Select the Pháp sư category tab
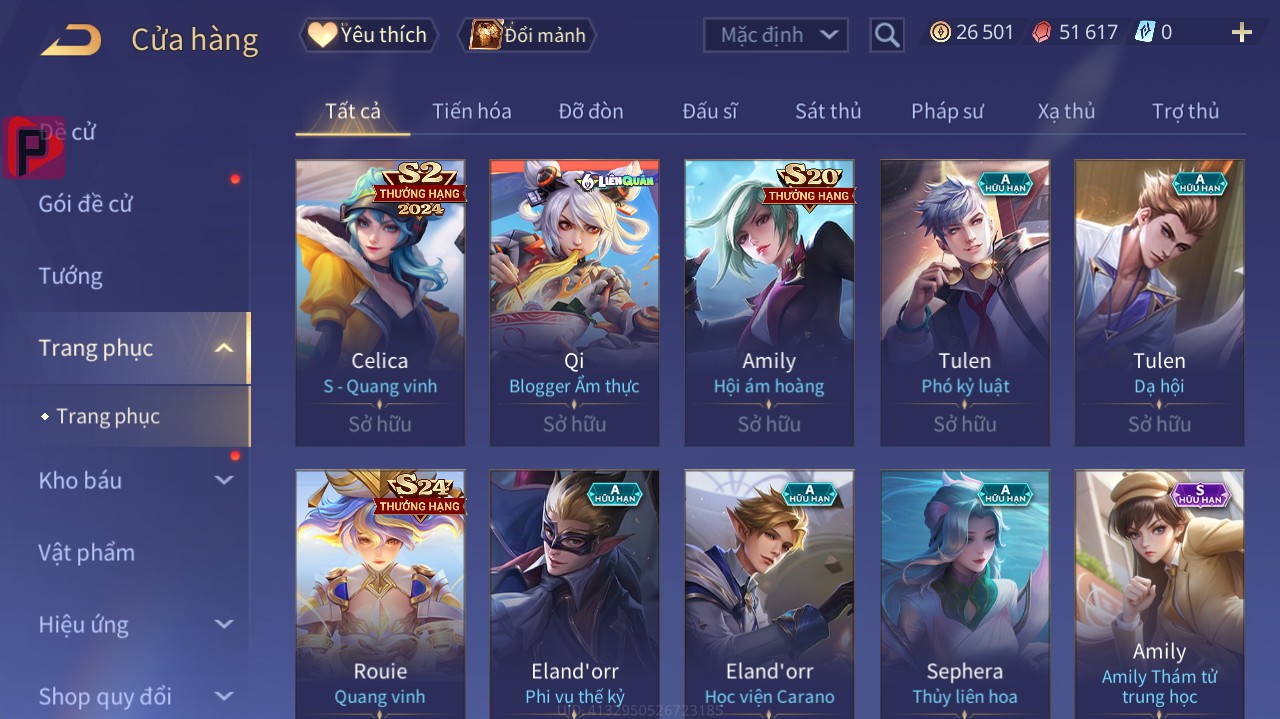Image resolution: width=1280 pixels, height=719 pixels. [947, 111]
